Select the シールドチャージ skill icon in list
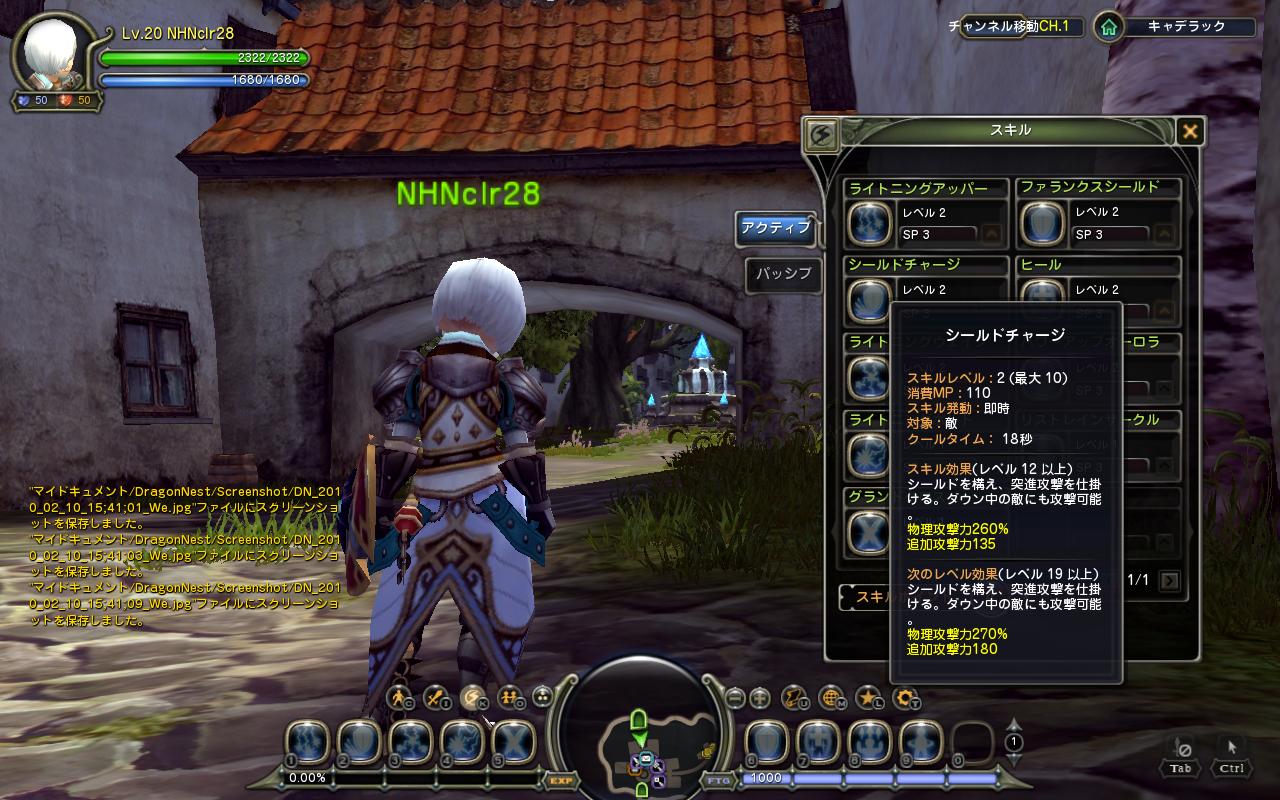 pyautogui.click(x=869, y=299)
